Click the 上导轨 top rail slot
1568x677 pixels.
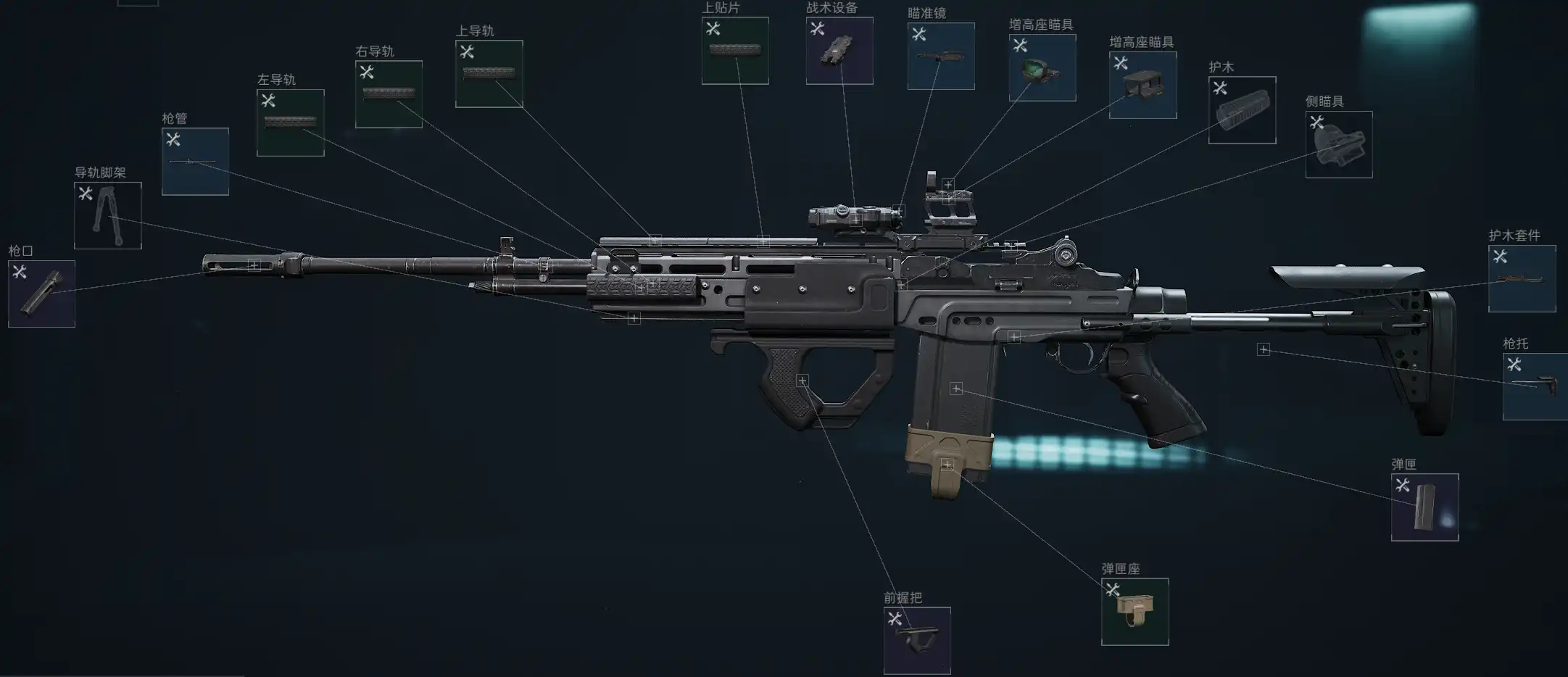click(489, 74)
